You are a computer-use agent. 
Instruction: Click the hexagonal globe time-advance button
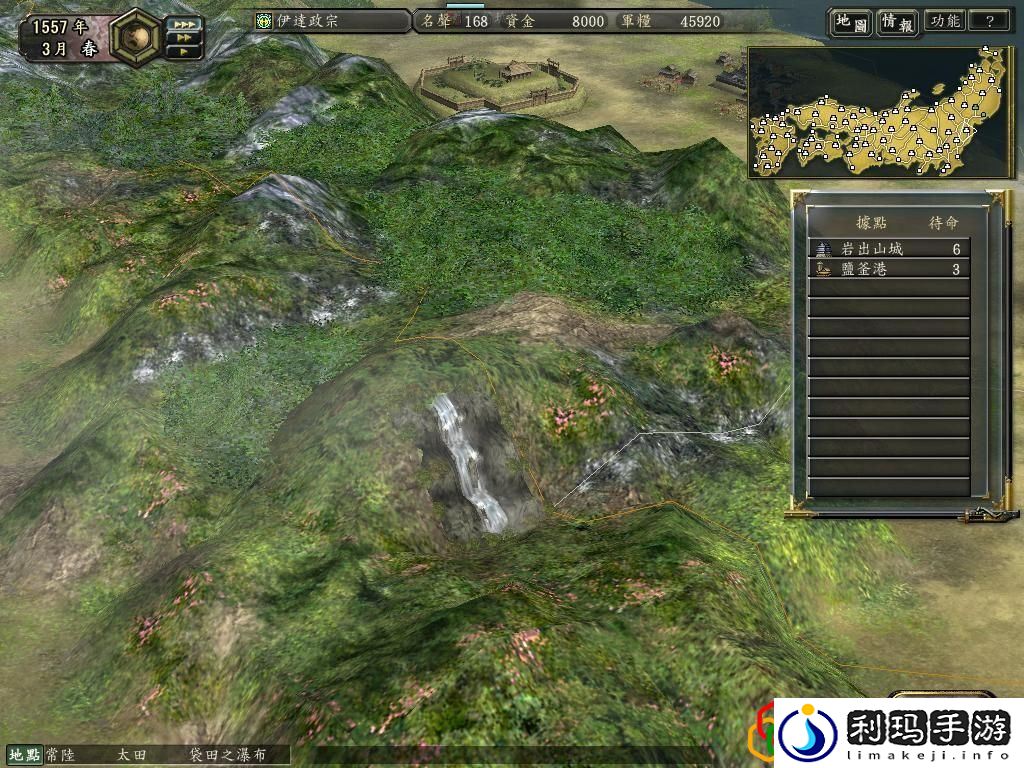coord(133,37)
